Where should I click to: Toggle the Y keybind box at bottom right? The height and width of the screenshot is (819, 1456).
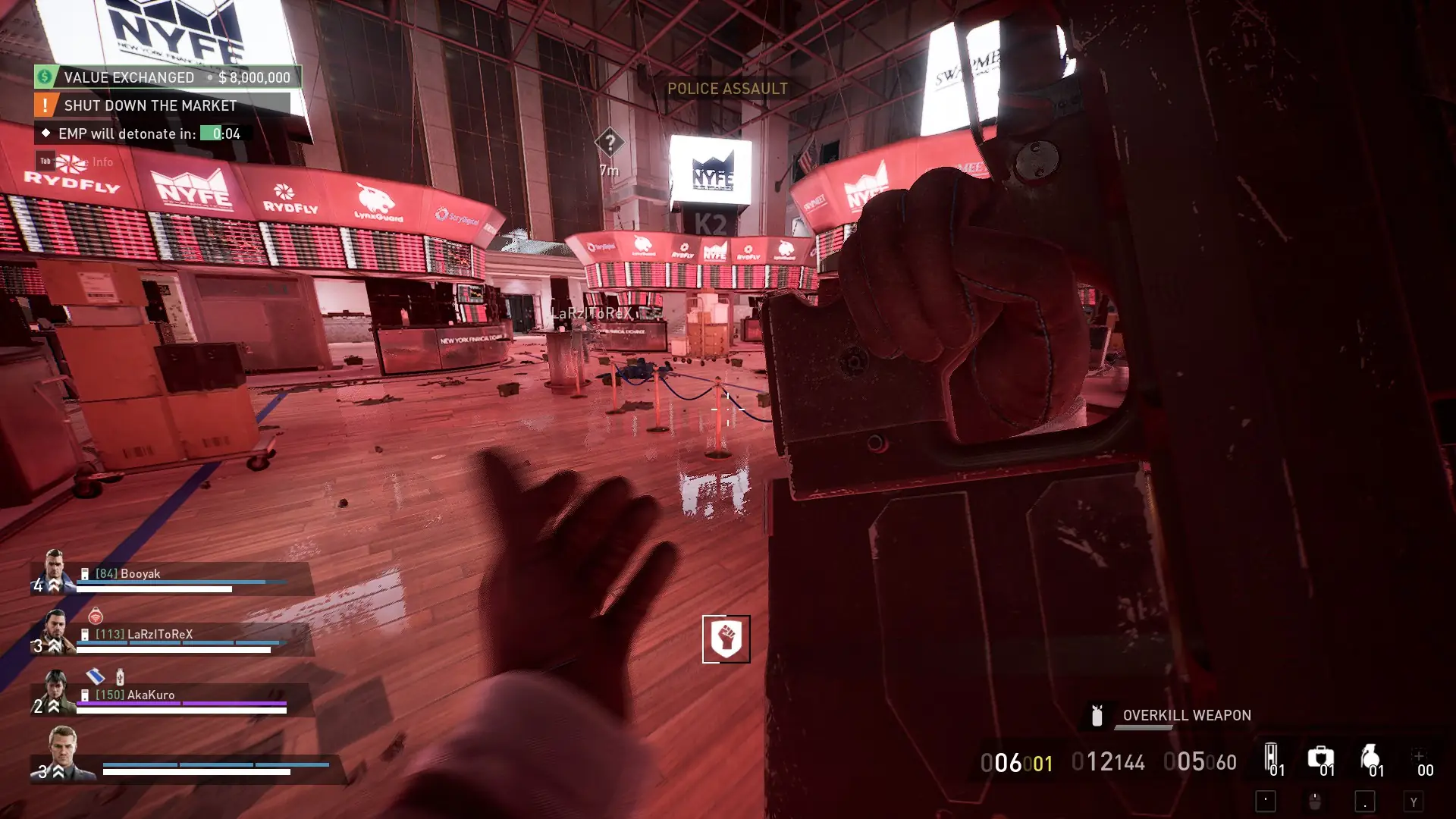coord(1413,802)
